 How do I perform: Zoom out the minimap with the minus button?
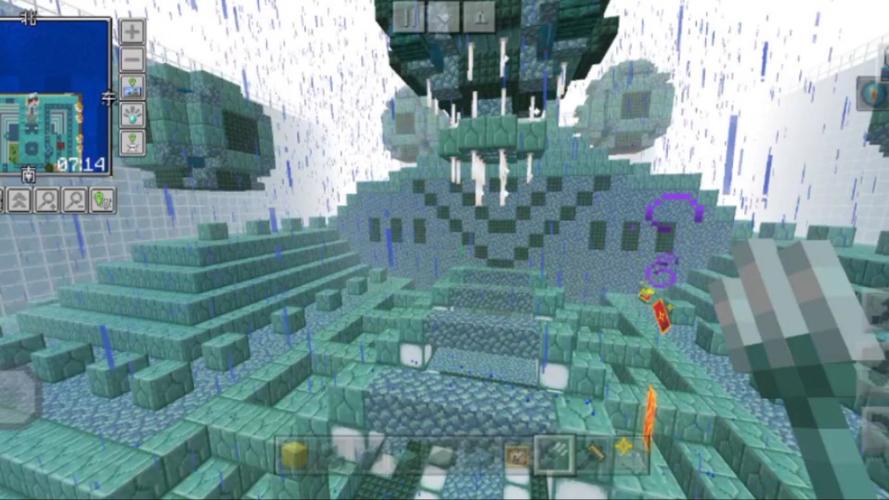coord(132,60)
